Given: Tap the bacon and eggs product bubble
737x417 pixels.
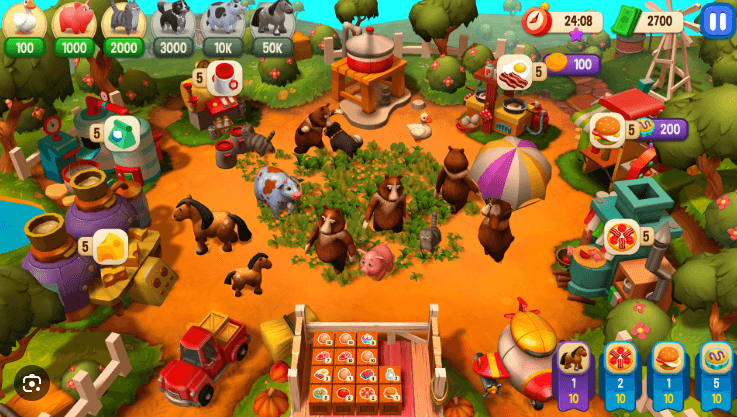Looking at the screenshot, I should (x=513, y=72).
